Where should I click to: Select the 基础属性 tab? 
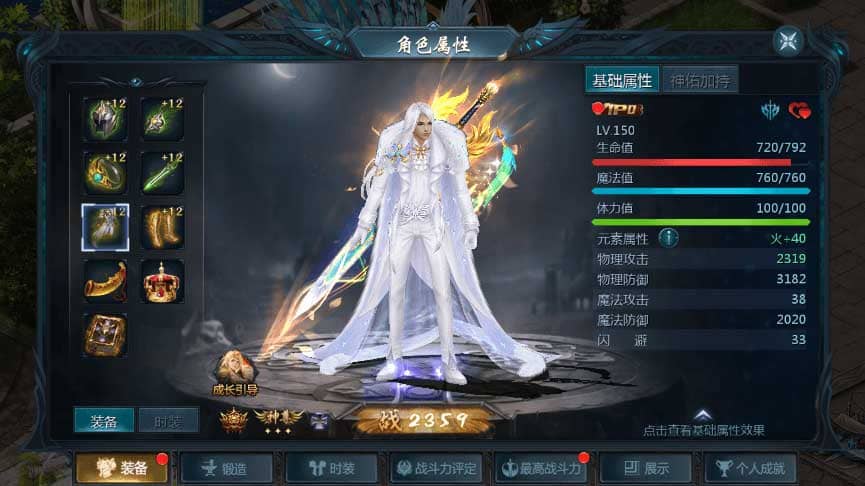click(x=621, y=81)
